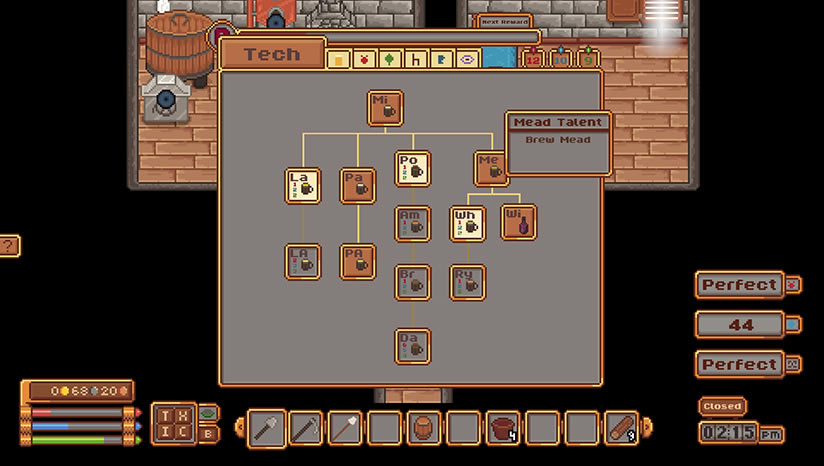
Task: Switch to the green tree tab
Action: 390,60
